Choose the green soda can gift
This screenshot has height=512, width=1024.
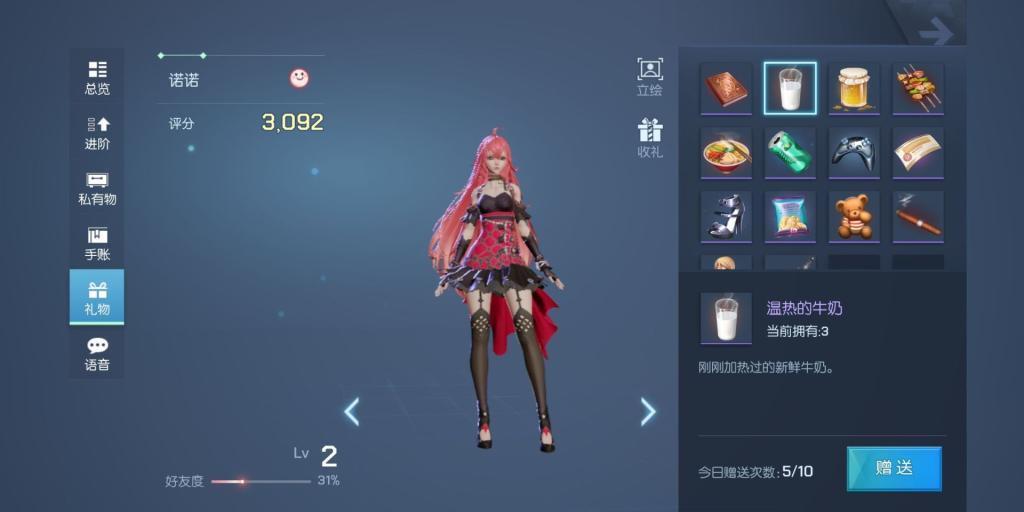(x=790, y=153)
